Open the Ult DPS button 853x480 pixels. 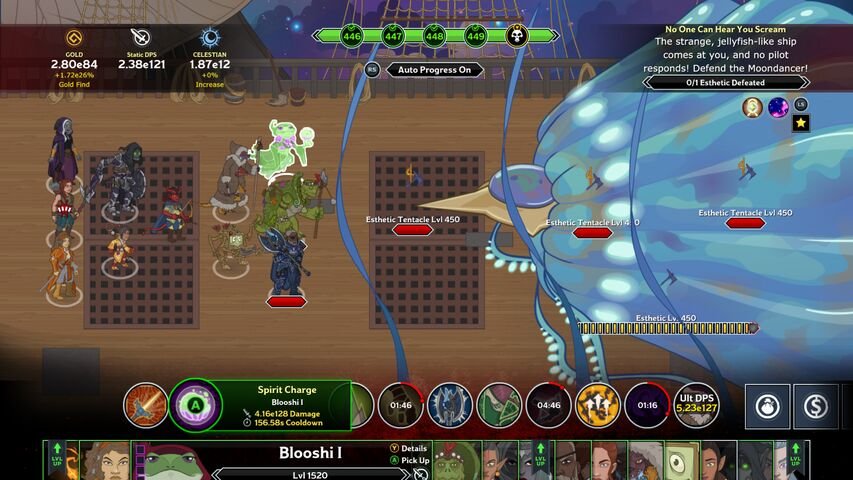click(x=696, y=405)
